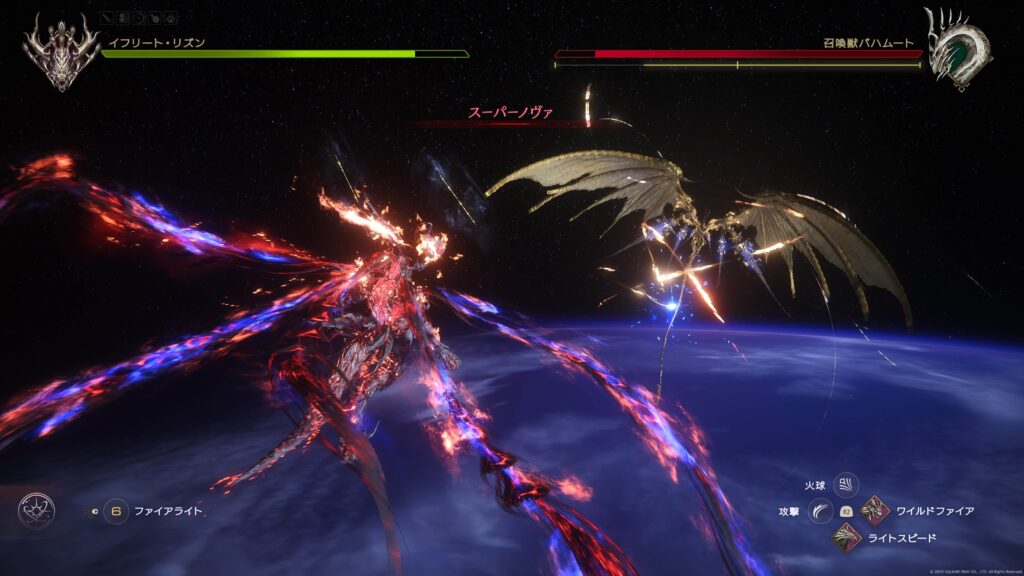Activate the 火球 fireball ability icon
Viewport: 1024px width, 576px height.
click(x=846, y=485)
